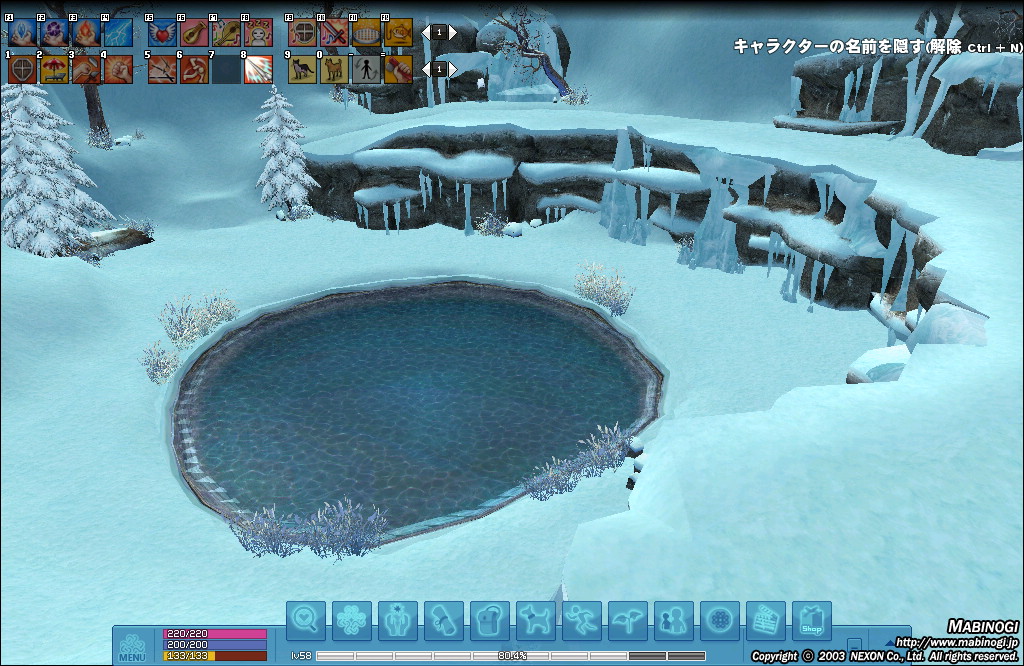Use the beach umbrella chair hotbar slot
The height and width of the screenshot is (666, 1024).
(54, 69)
